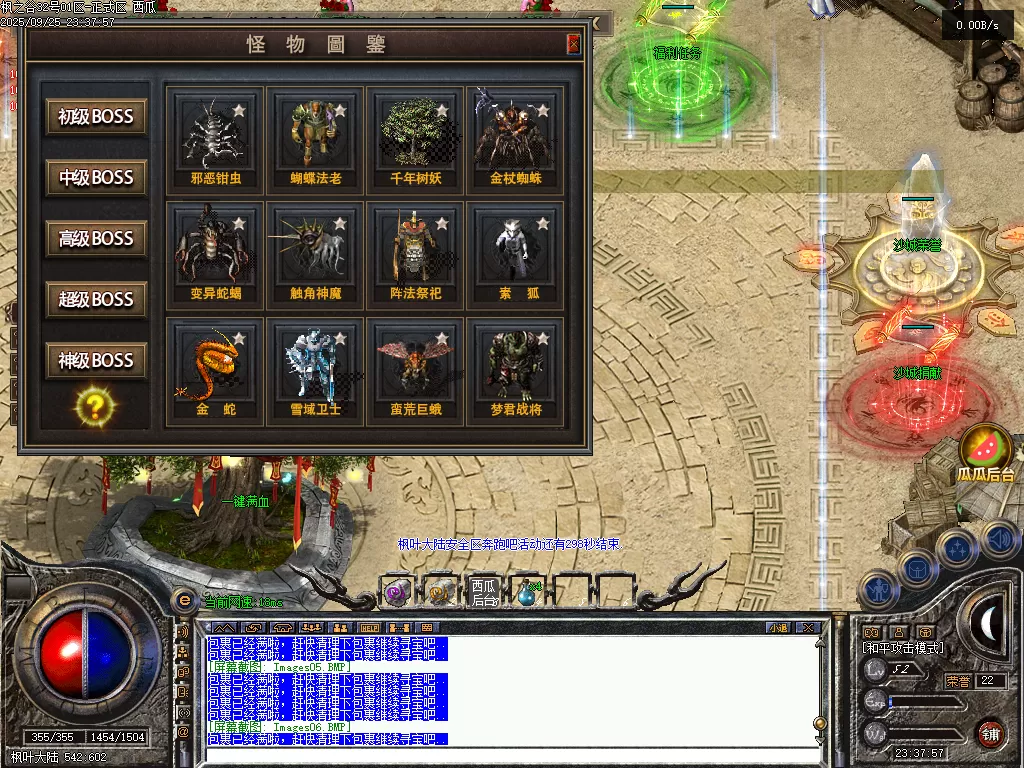Open the character equipment round button
This screenshot has width=1024, height=768.
click(879, 590)
